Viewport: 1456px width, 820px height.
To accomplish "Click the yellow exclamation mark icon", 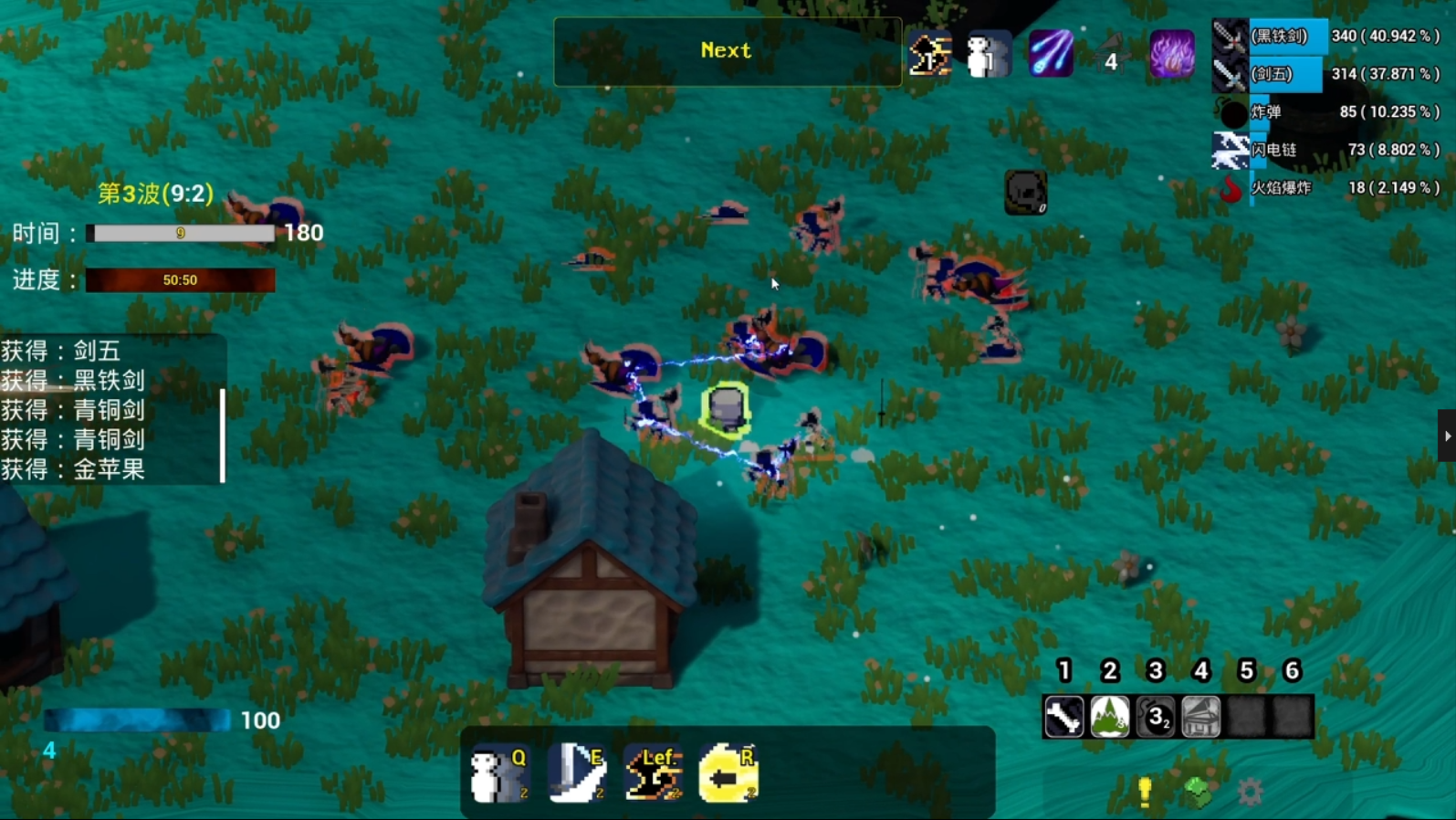I will [x=1145, y=791].
